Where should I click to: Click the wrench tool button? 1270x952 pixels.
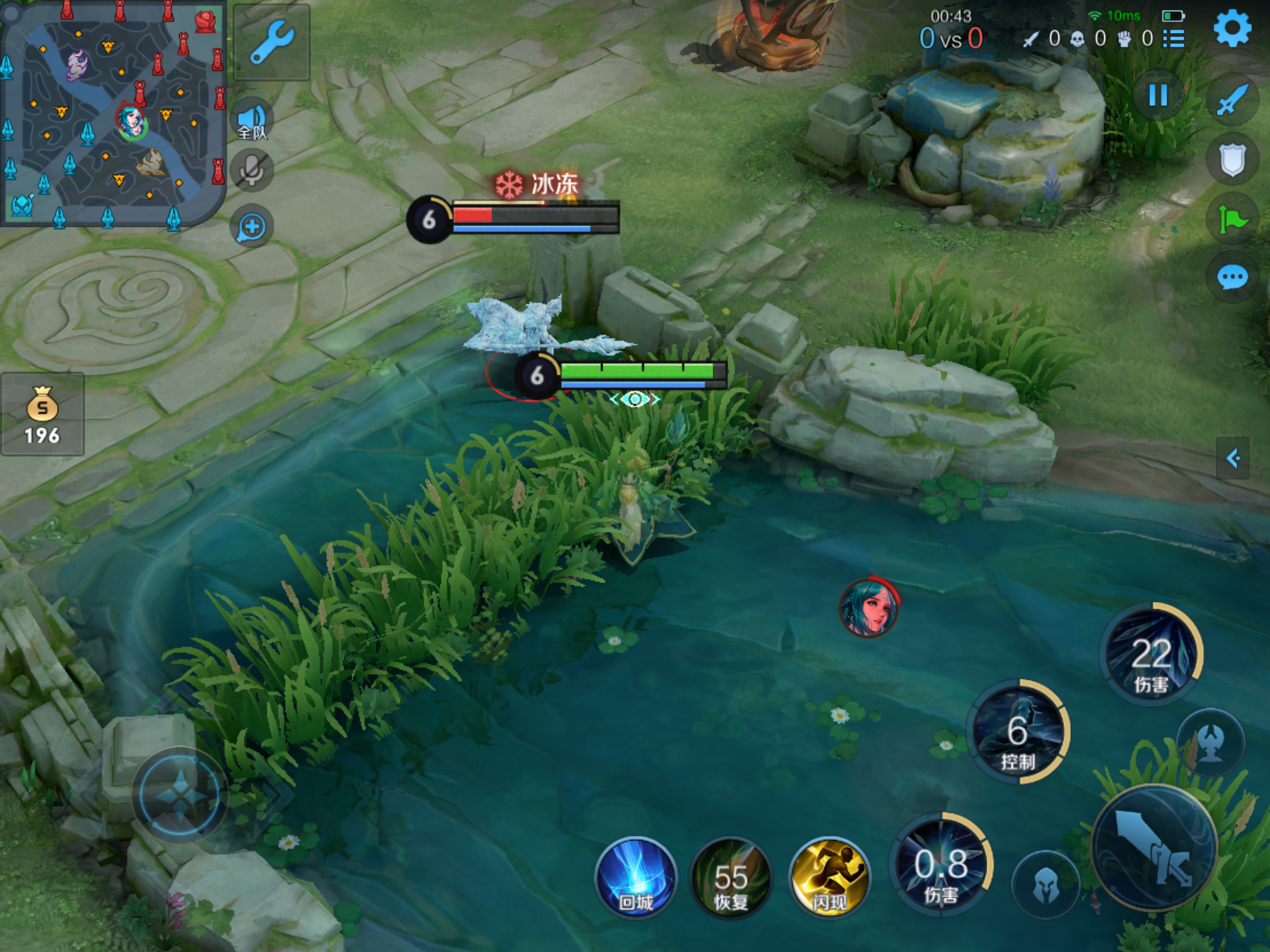(x=272, y=42)
